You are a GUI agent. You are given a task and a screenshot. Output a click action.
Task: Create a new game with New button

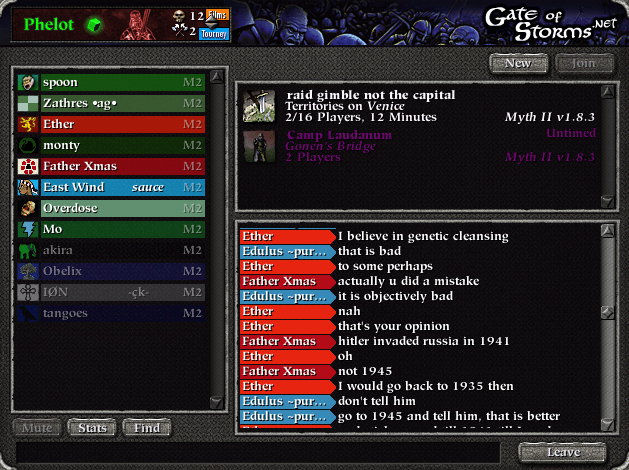click(518, 63)
